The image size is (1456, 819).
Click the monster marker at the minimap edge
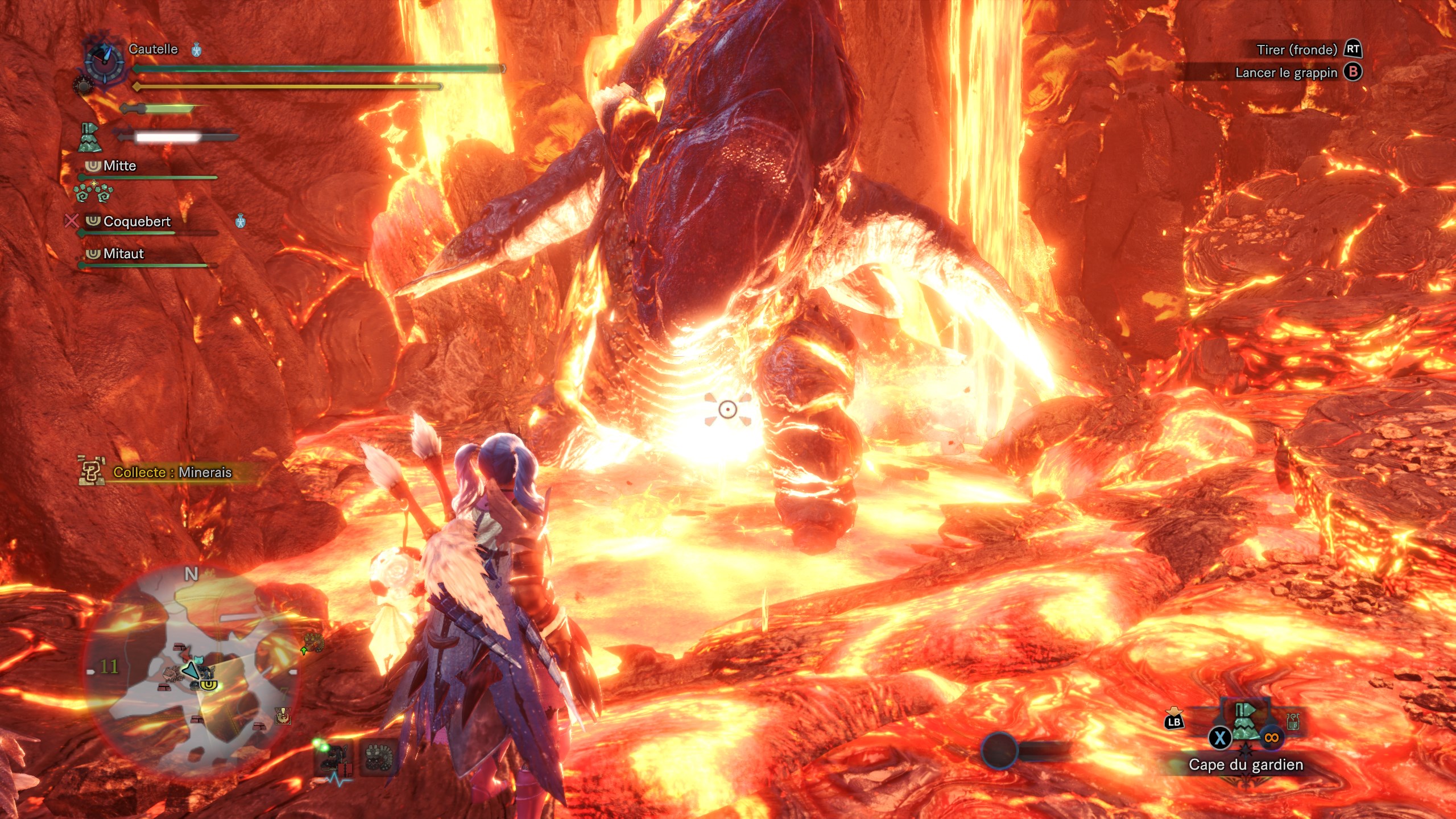pyautogui.click(x=313, y=643)
